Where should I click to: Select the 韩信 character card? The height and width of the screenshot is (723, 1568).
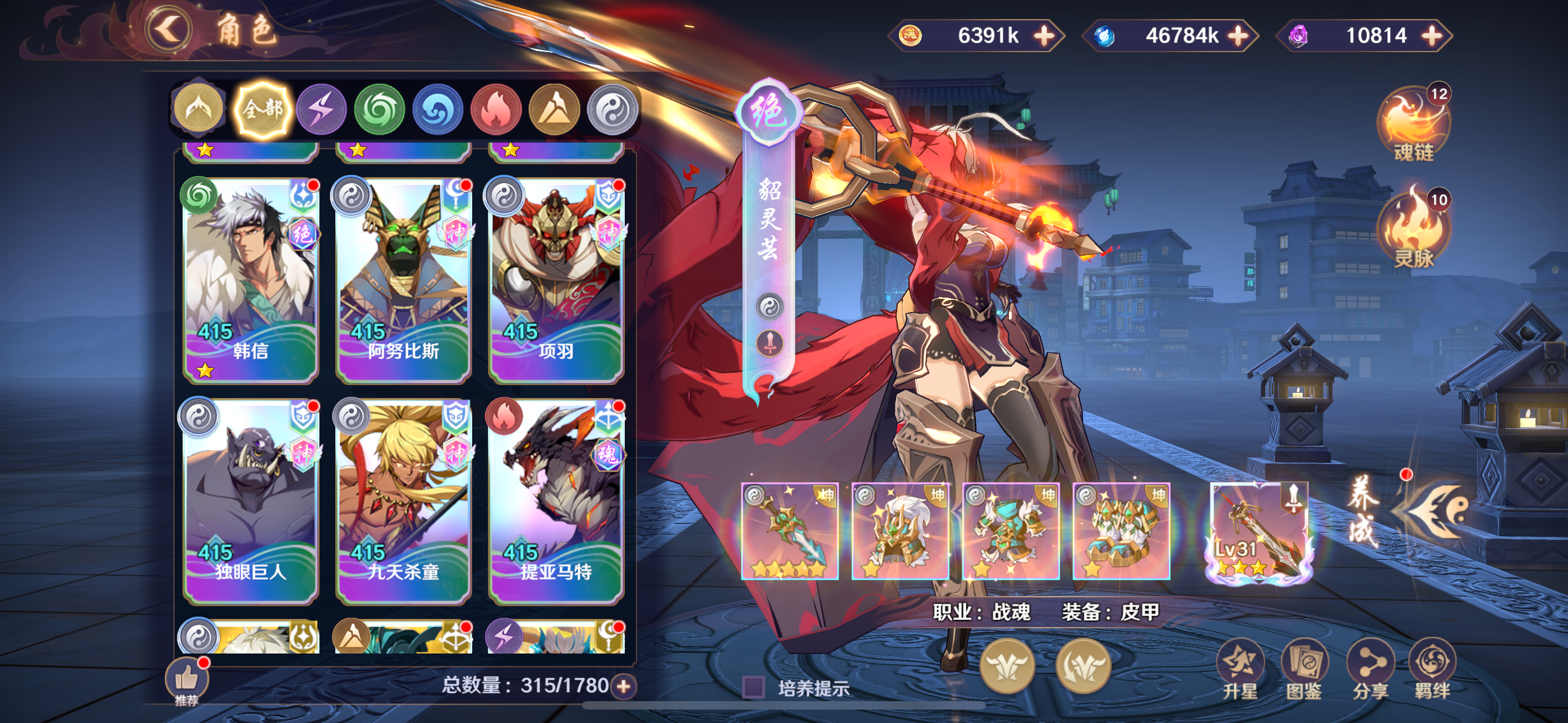250,280
